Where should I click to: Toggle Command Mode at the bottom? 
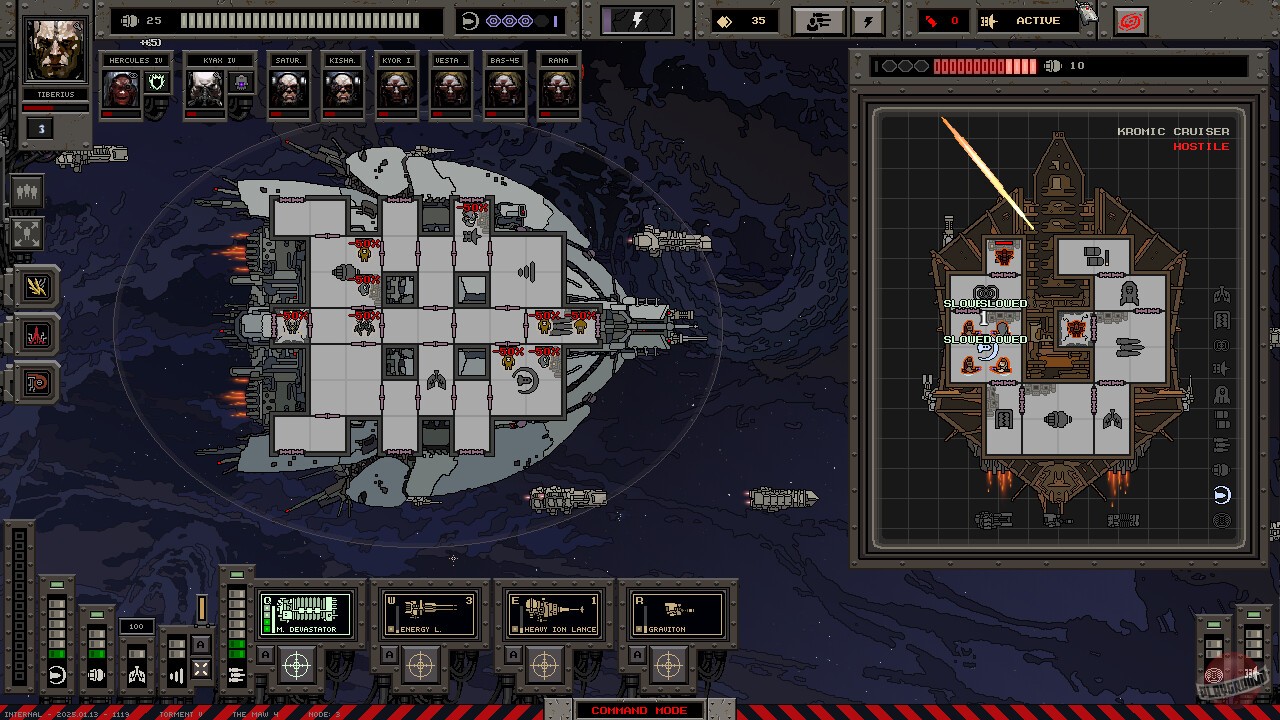point(639,710)
